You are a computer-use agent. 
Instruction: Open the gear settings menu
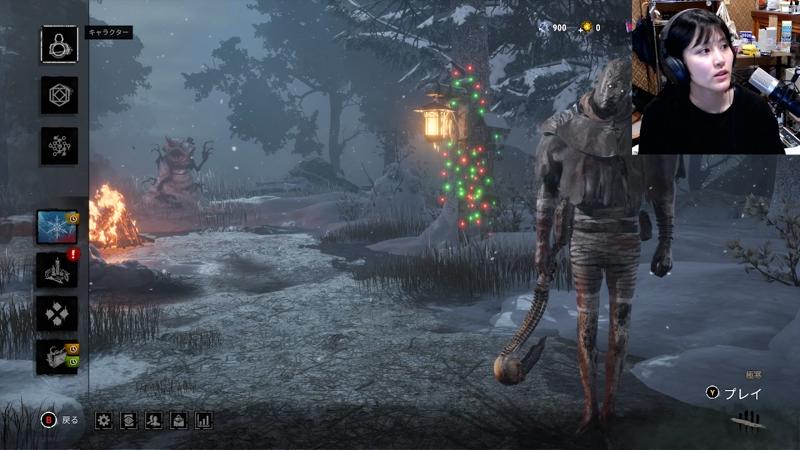104,420
